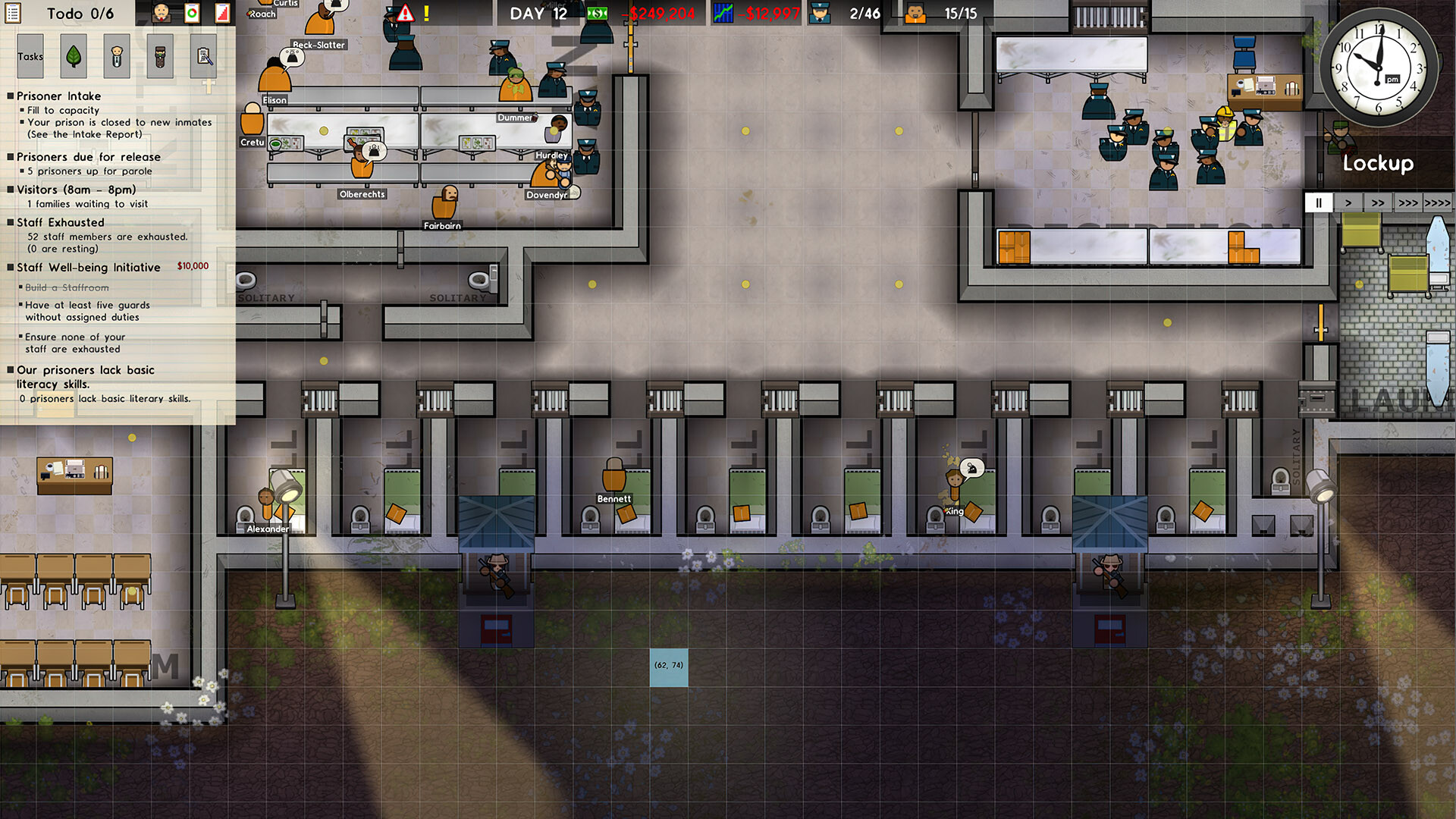Image resolution: width=1456 pixels, height=819 pixels.
Task: Select the fastest quadruple-arrow game speed
Action: pyautogui.click(x=1439, y=202)
